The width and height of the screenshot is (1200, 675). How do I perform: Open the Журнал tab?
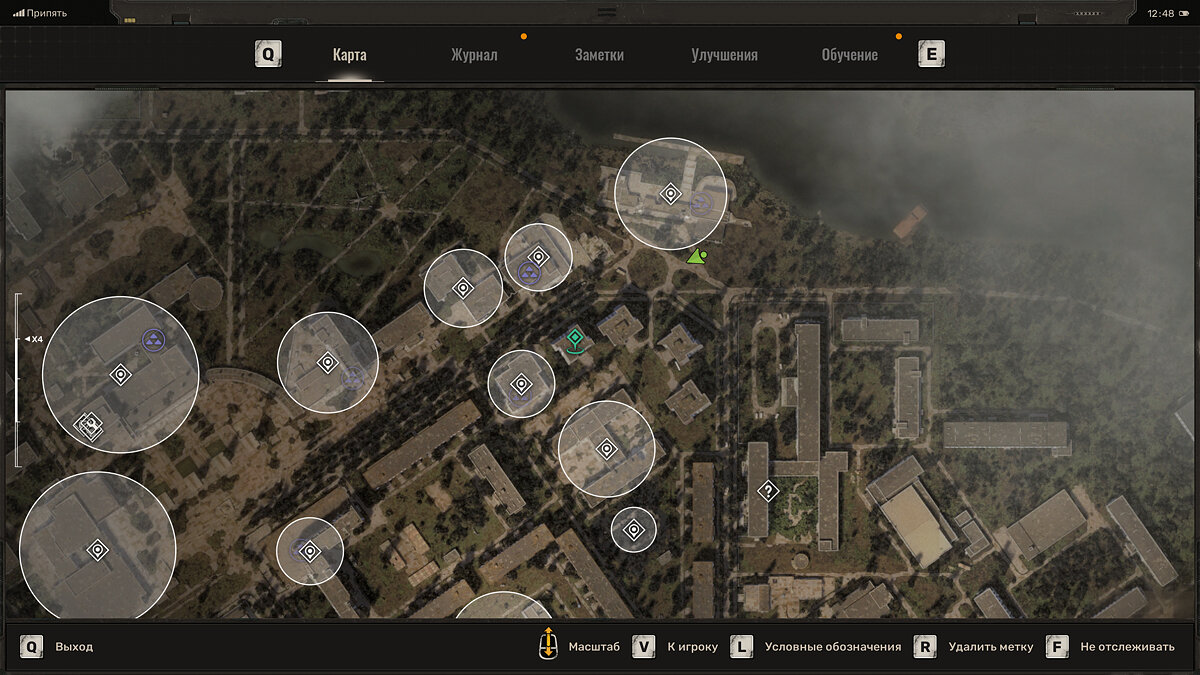pyautogui.click(x=474, y=55)
